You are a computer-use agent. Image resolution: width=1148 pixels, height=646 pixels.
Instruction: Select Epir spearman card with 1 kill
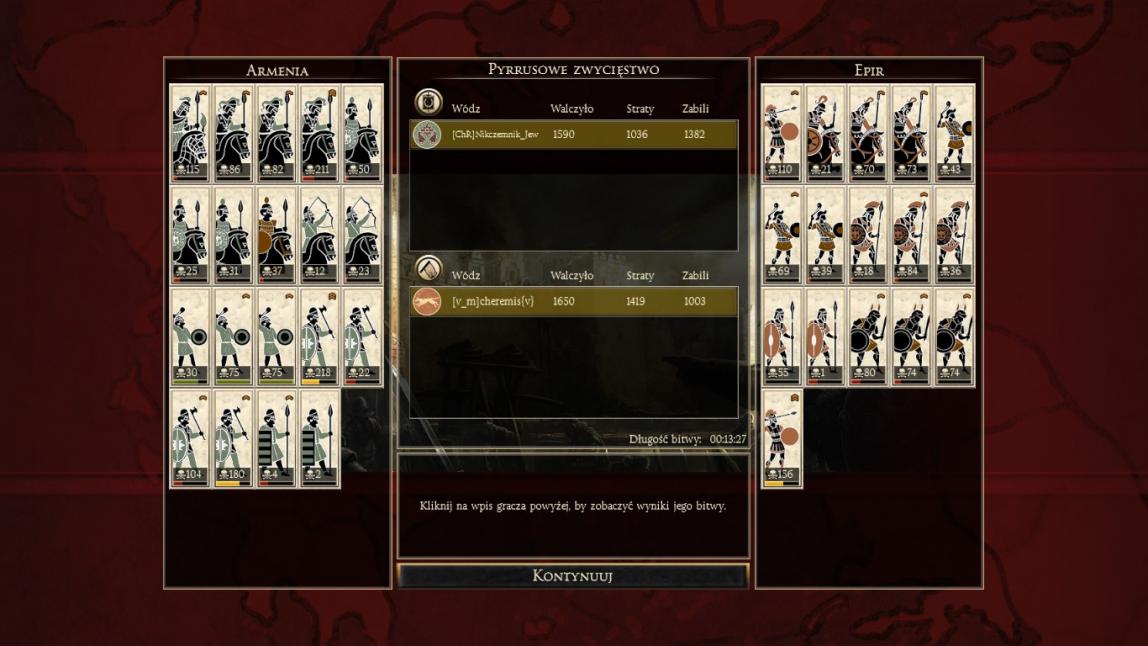[x=825, y=336]
